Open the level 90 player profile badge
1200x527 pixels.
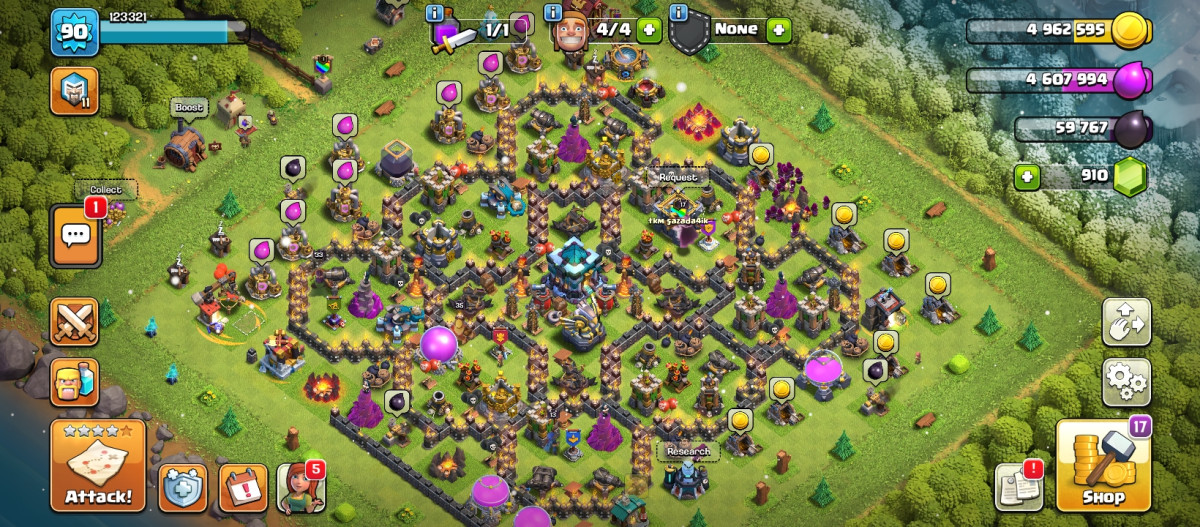(74, 31)
